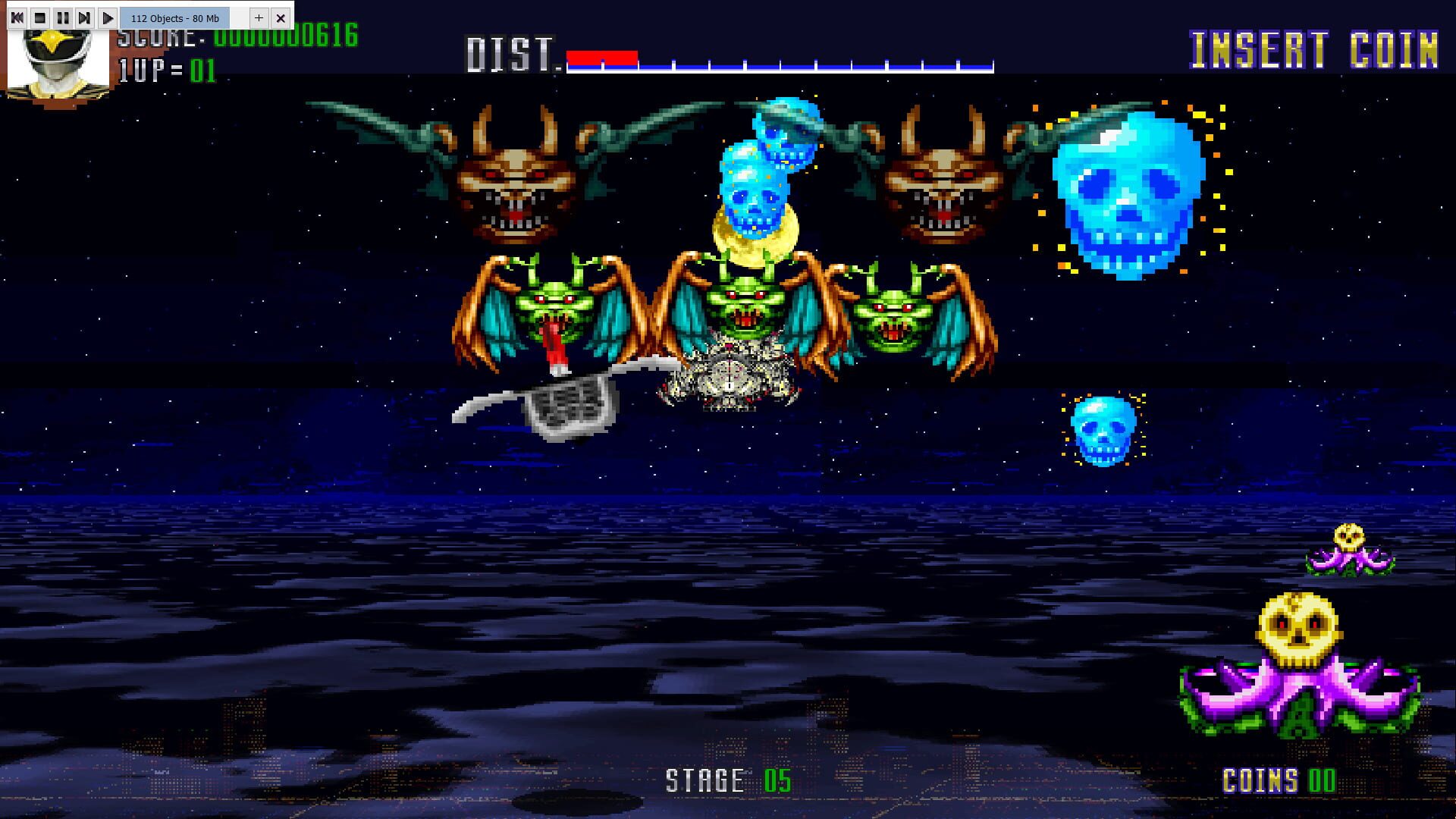Stop playback with the stop icon
Image resolution: width=1456 pixels, height=819 pixels.
[39, 17]
